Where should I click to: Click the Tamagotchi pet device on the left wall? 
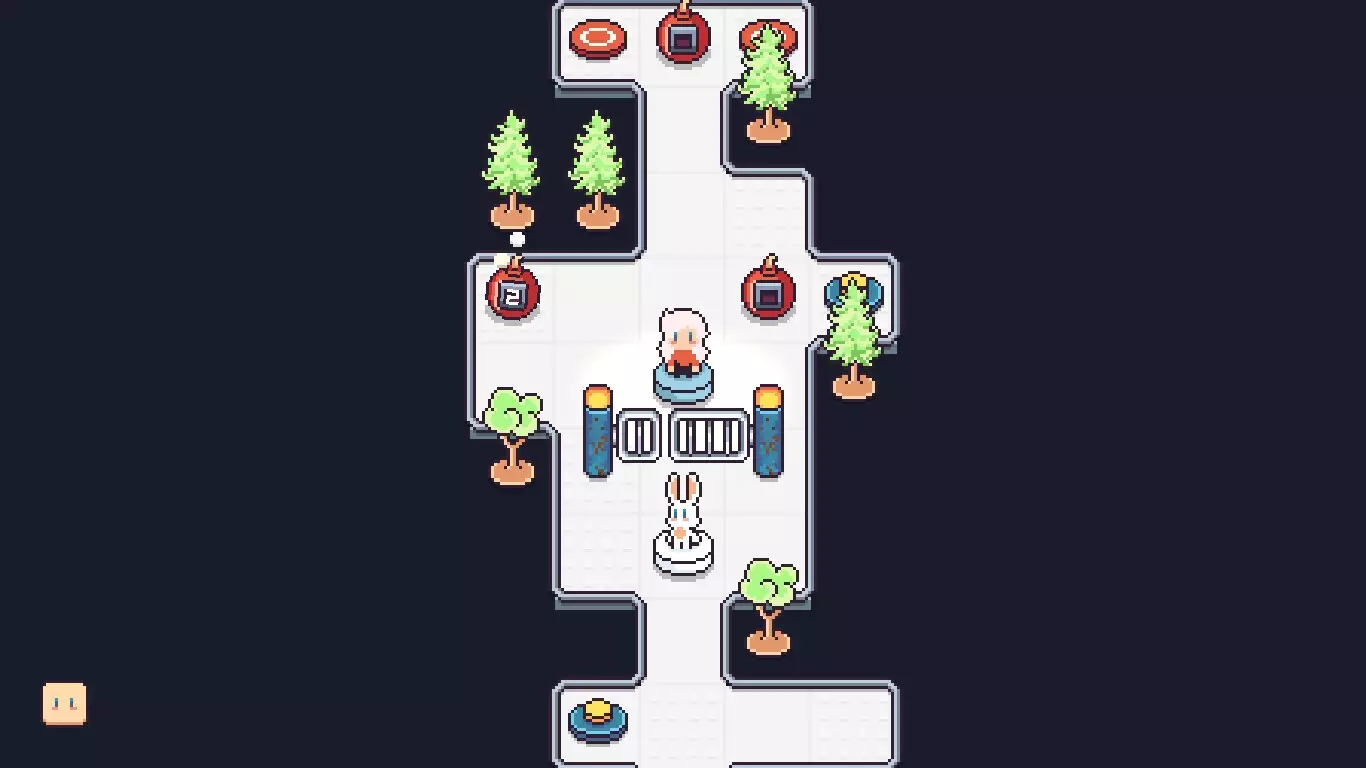513,295
